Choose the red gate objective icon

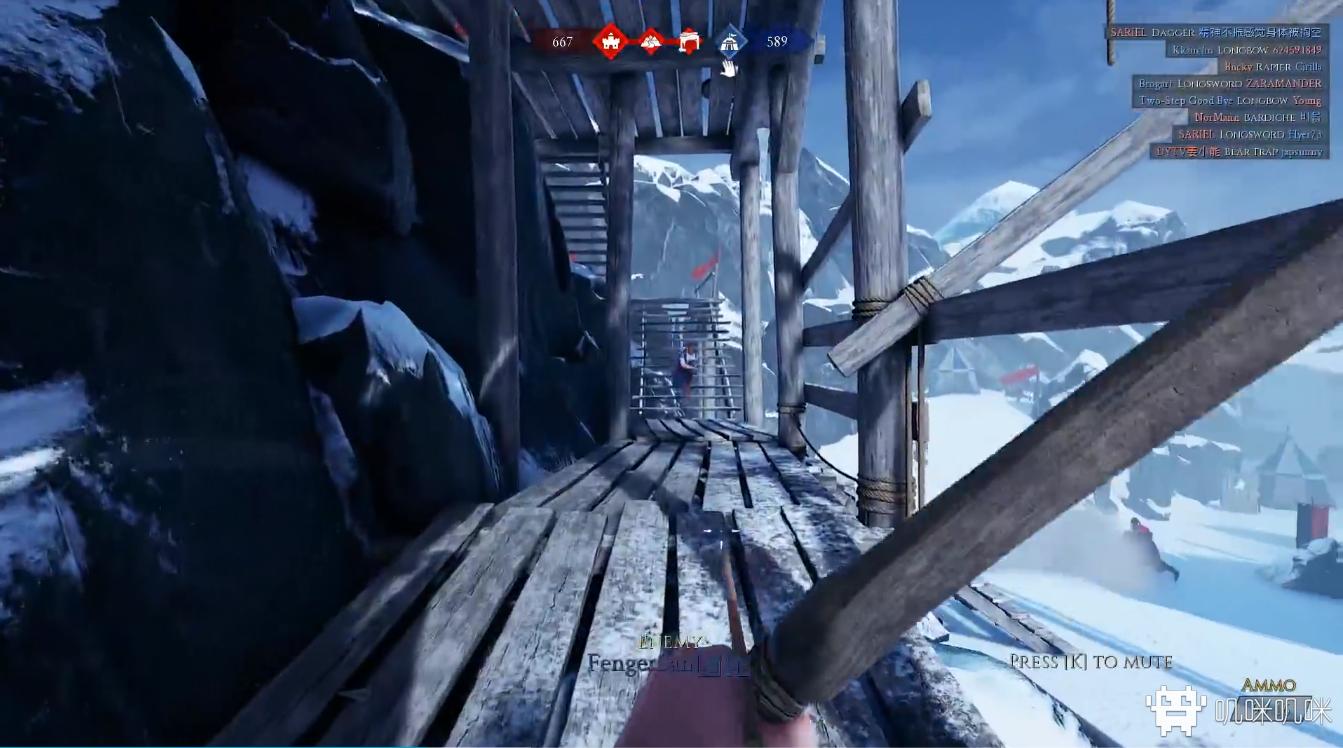[688, 41]
